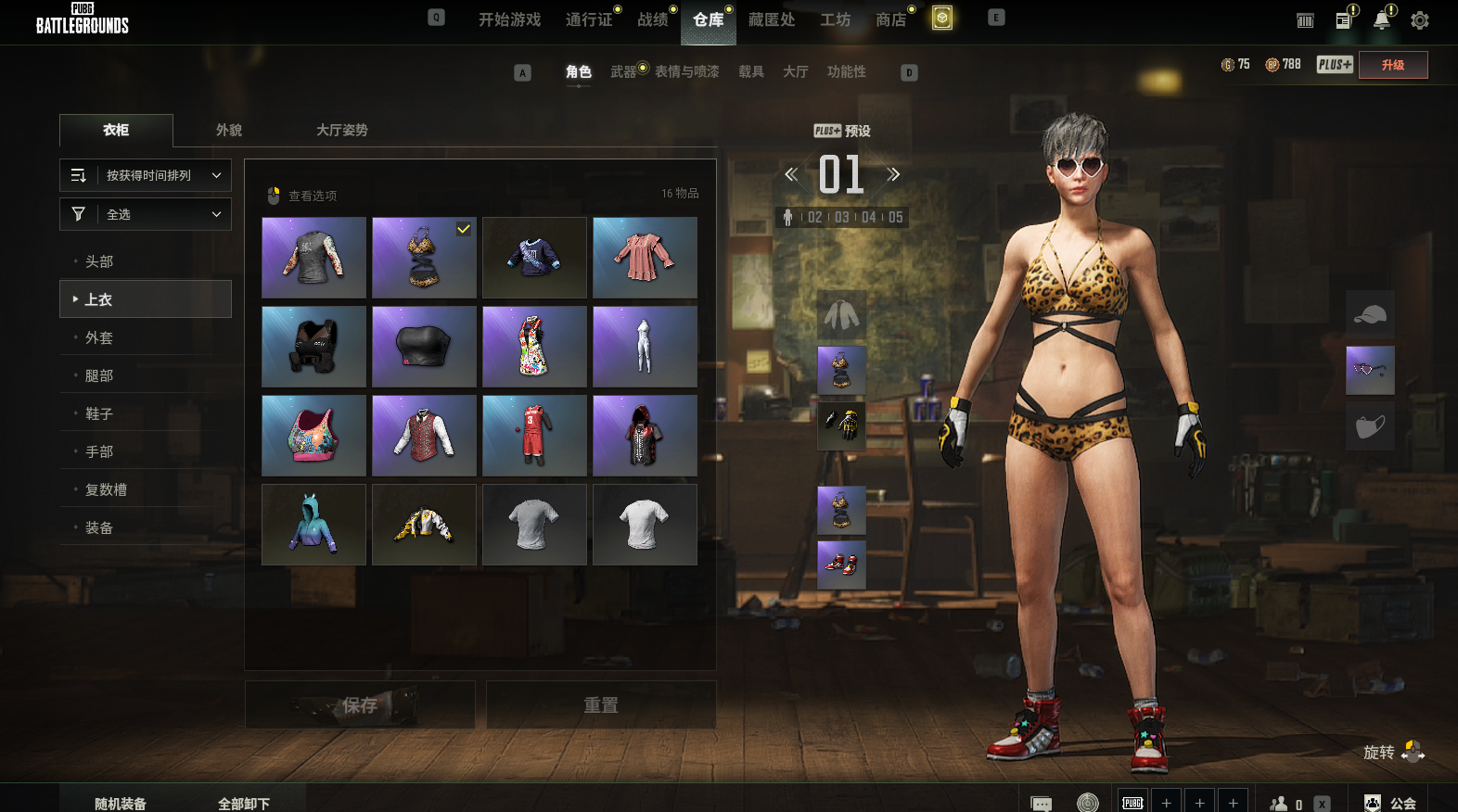Open the 大厅姿势 lobby pose tab
This screenshot has width=1458, height=812.
coord(341,130)
